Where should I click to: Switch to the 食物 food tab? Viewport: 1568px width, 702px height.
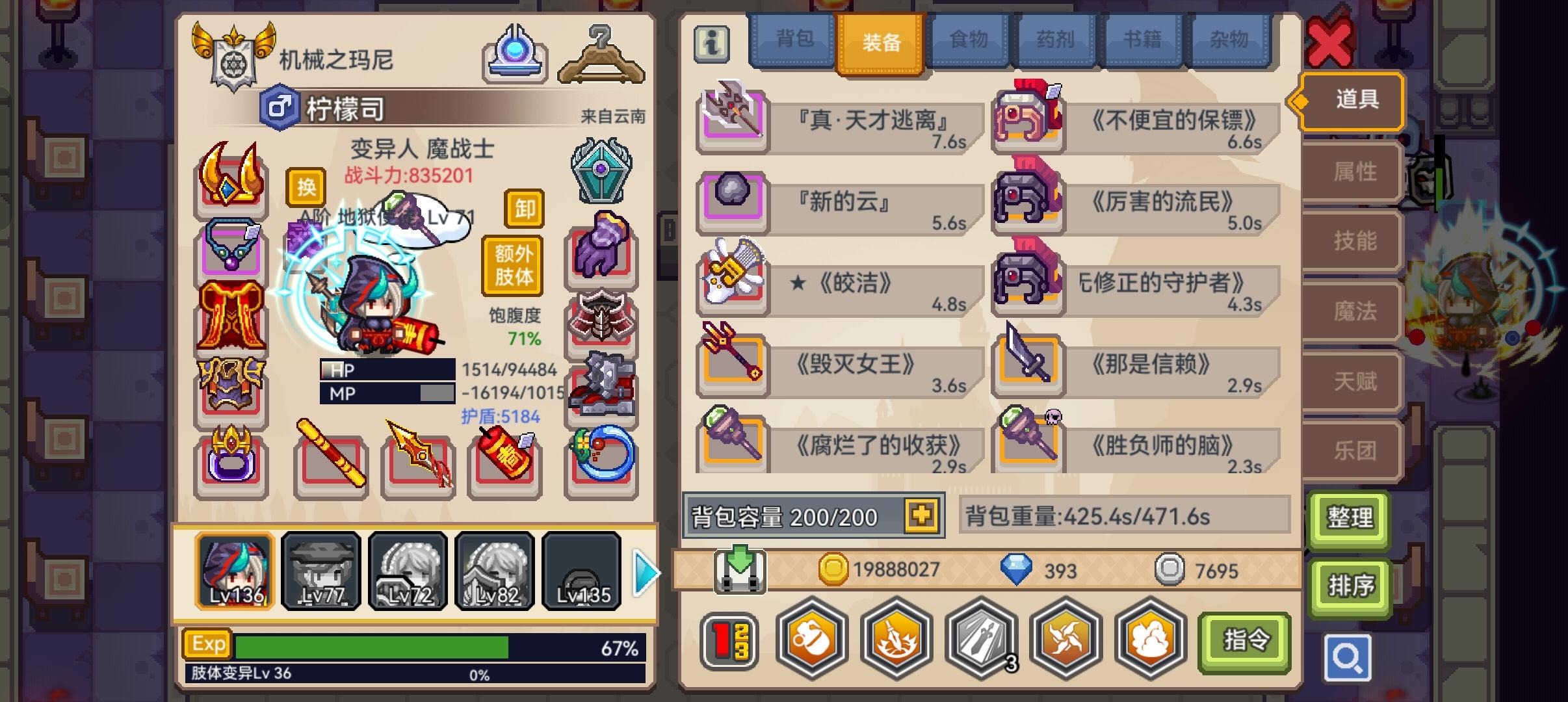pyautogui.click(x=969, y=40)
